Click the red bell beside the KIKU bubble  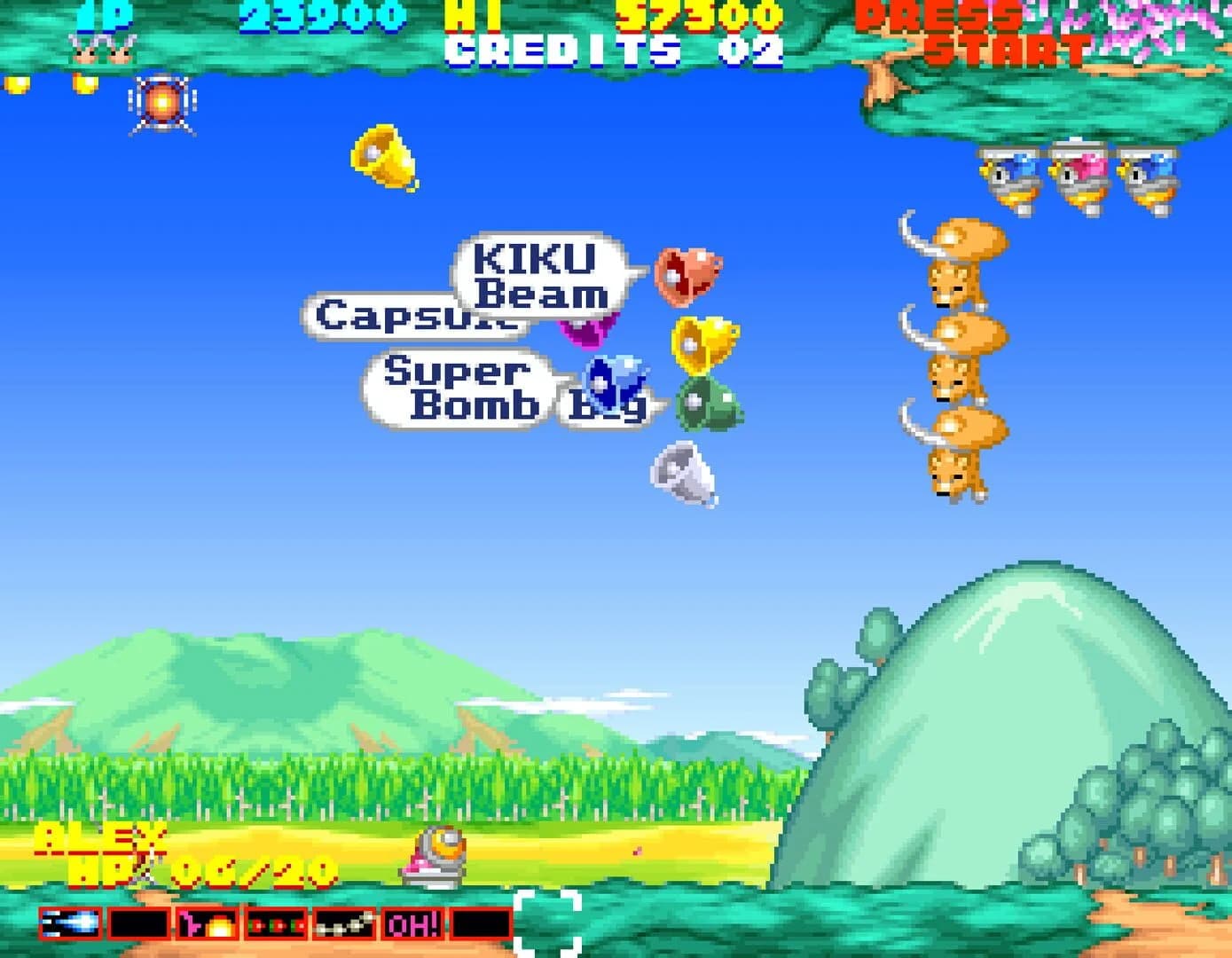(691, 274)
